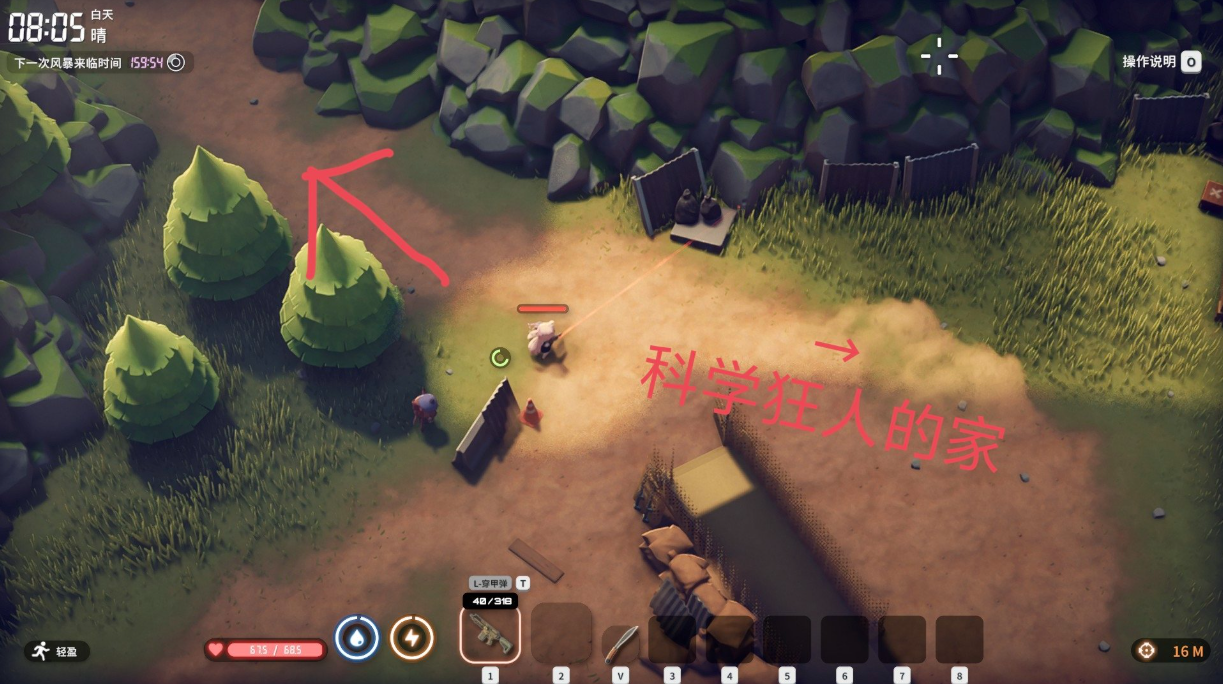Viewport: 1223px width, 684px height.
Task: Click the L-穿甲弹 ammo type label
Action: 491,583
